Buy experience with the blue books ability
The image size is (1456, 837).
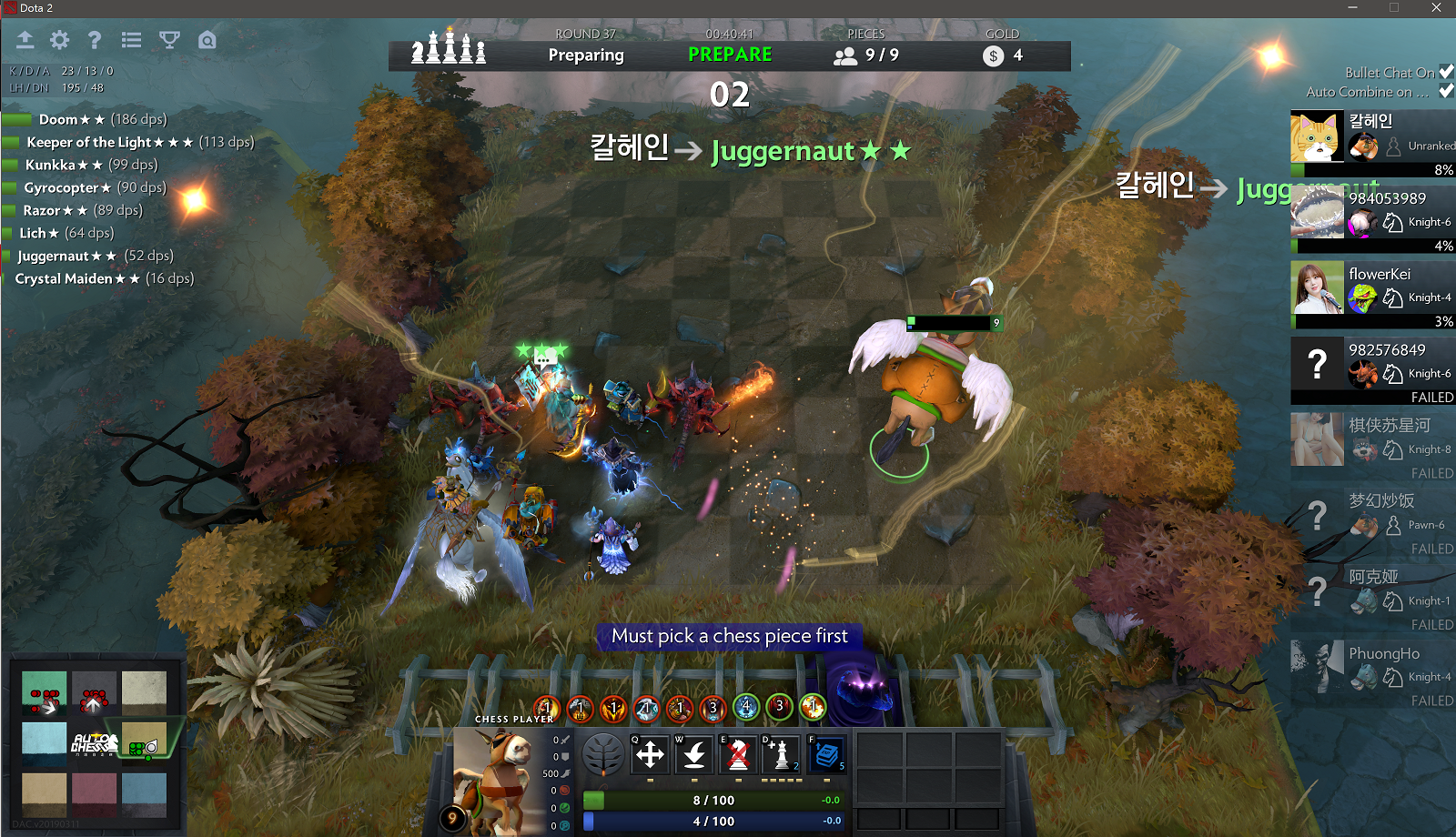click(827, 754)
